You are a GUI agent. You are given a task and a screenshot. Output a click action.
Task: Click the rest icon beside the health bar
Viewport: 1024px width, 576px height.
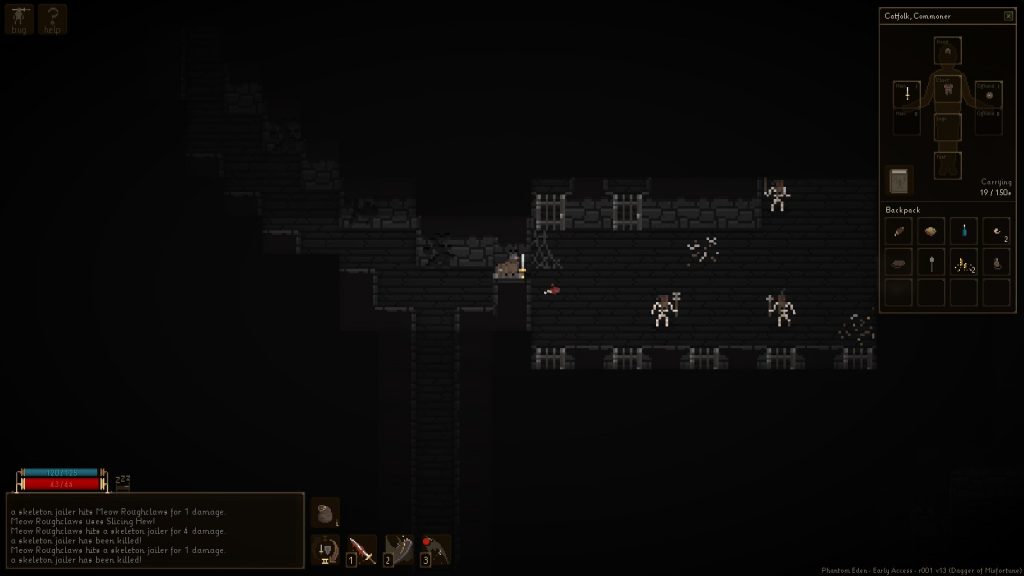coord(123,483)
